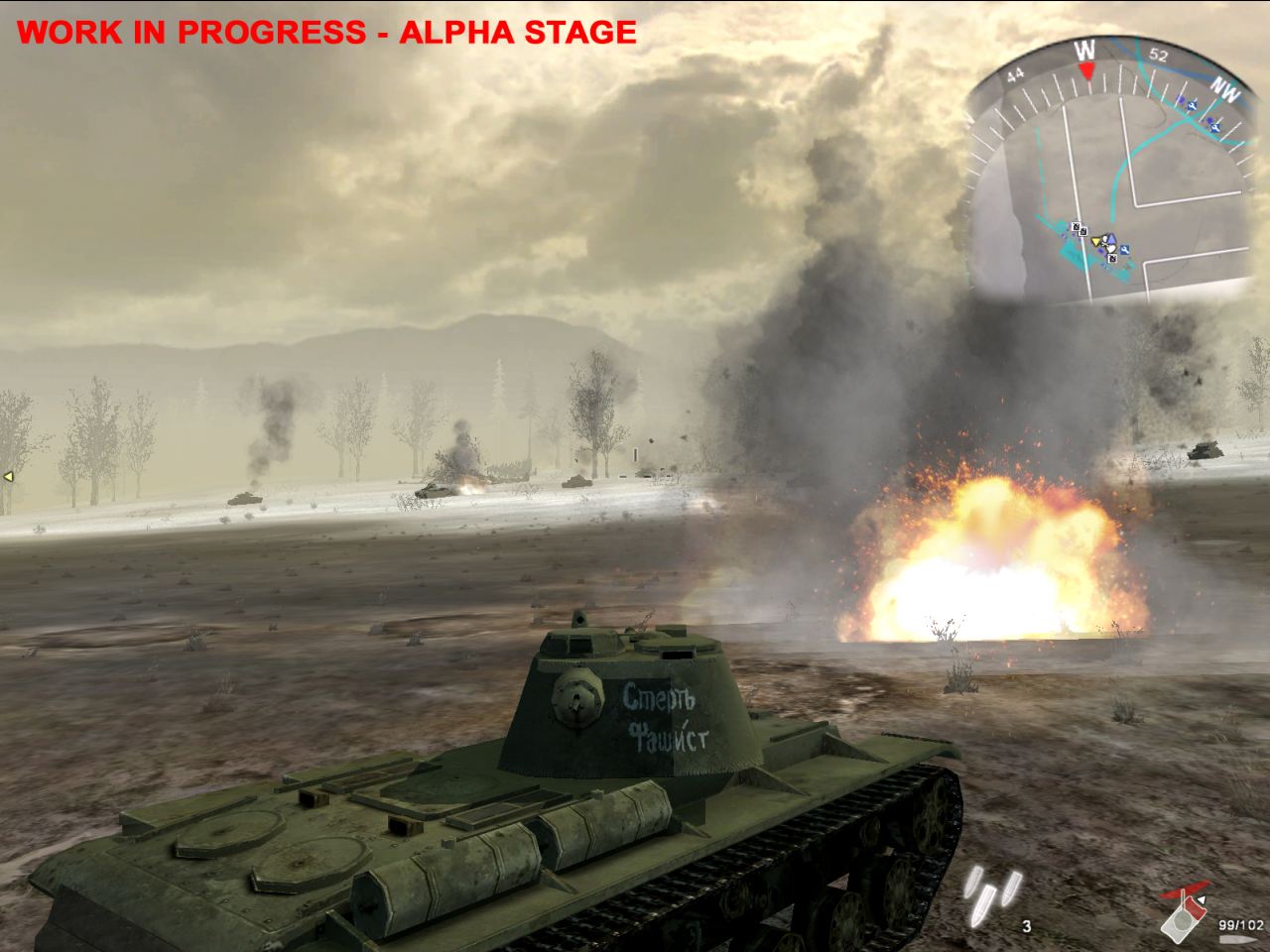This screenshot has height=952, width=1270.
Task: Click the yellow triangle player marker on minimap
Action: pyautogui.click(x=1096, y=241)
